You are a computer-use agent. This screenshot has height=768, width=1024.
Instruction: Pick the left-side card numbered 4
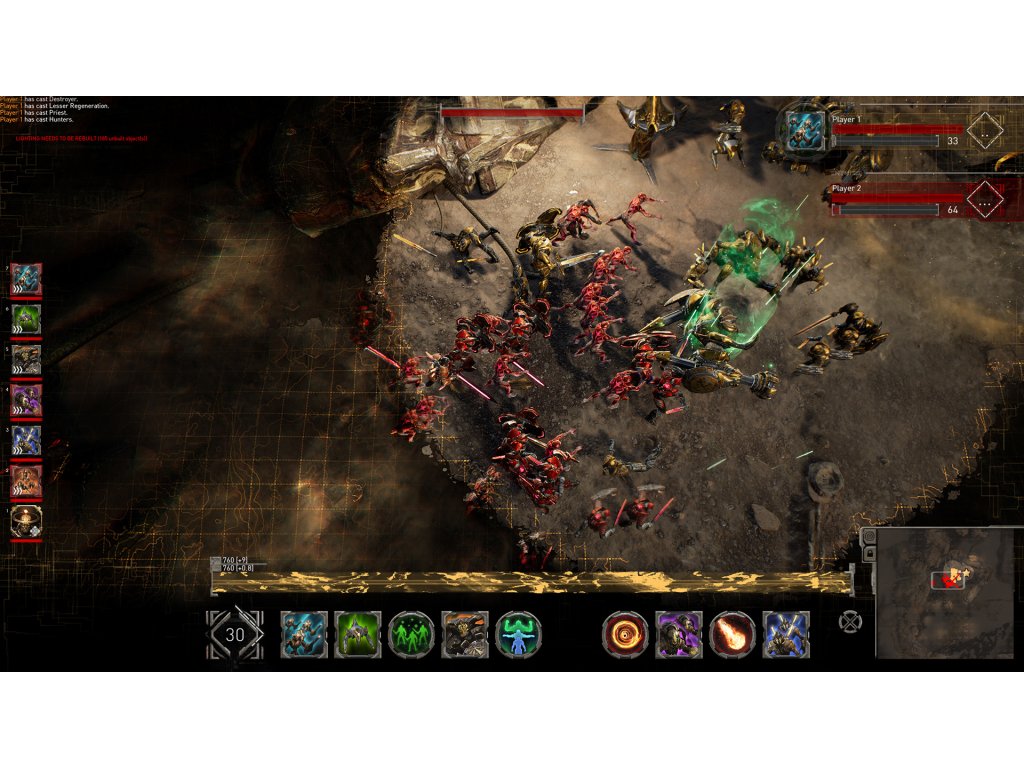pyautogui.click(x=26, y=400)
